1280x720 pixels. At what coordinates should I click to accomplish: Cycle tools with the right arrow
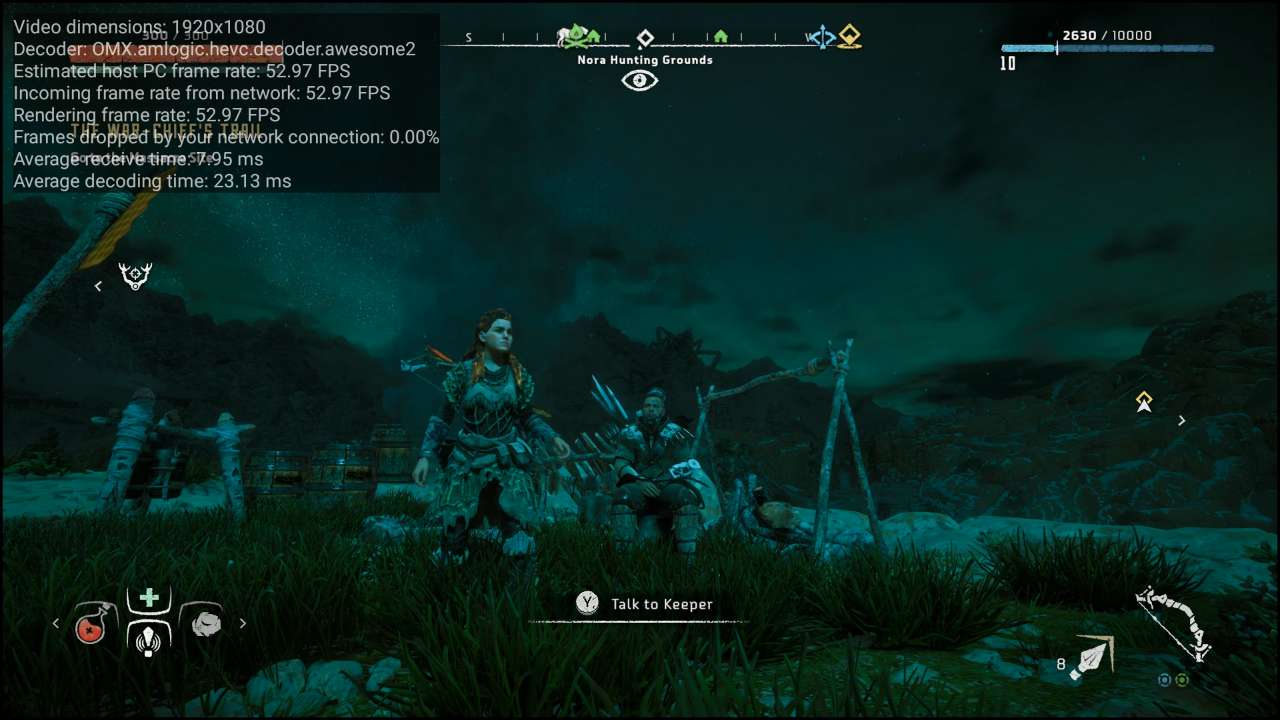(x=242, y=623)
